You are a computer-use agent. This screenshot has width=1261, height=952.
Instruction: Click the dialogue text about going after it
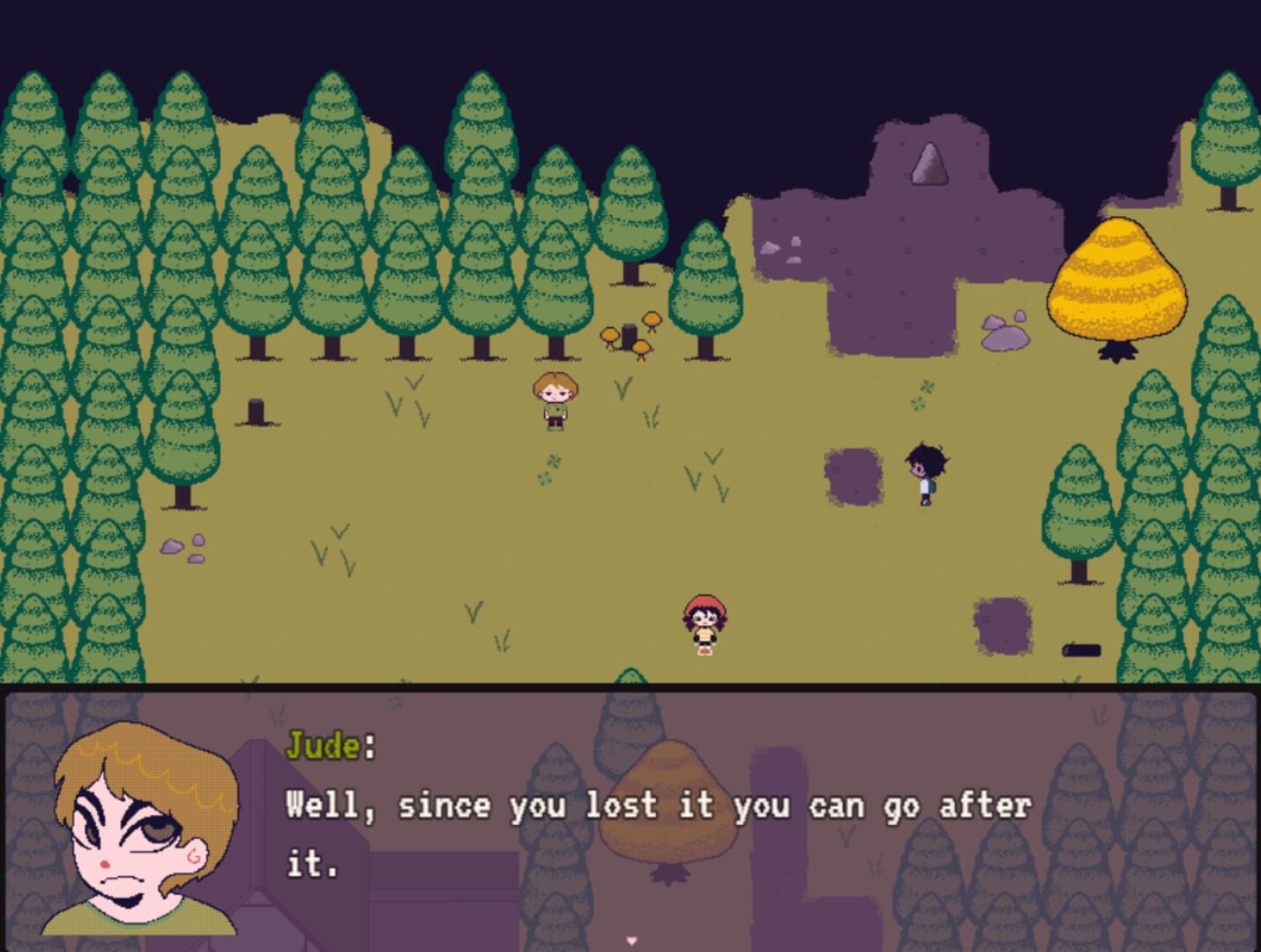click(657, 805)
